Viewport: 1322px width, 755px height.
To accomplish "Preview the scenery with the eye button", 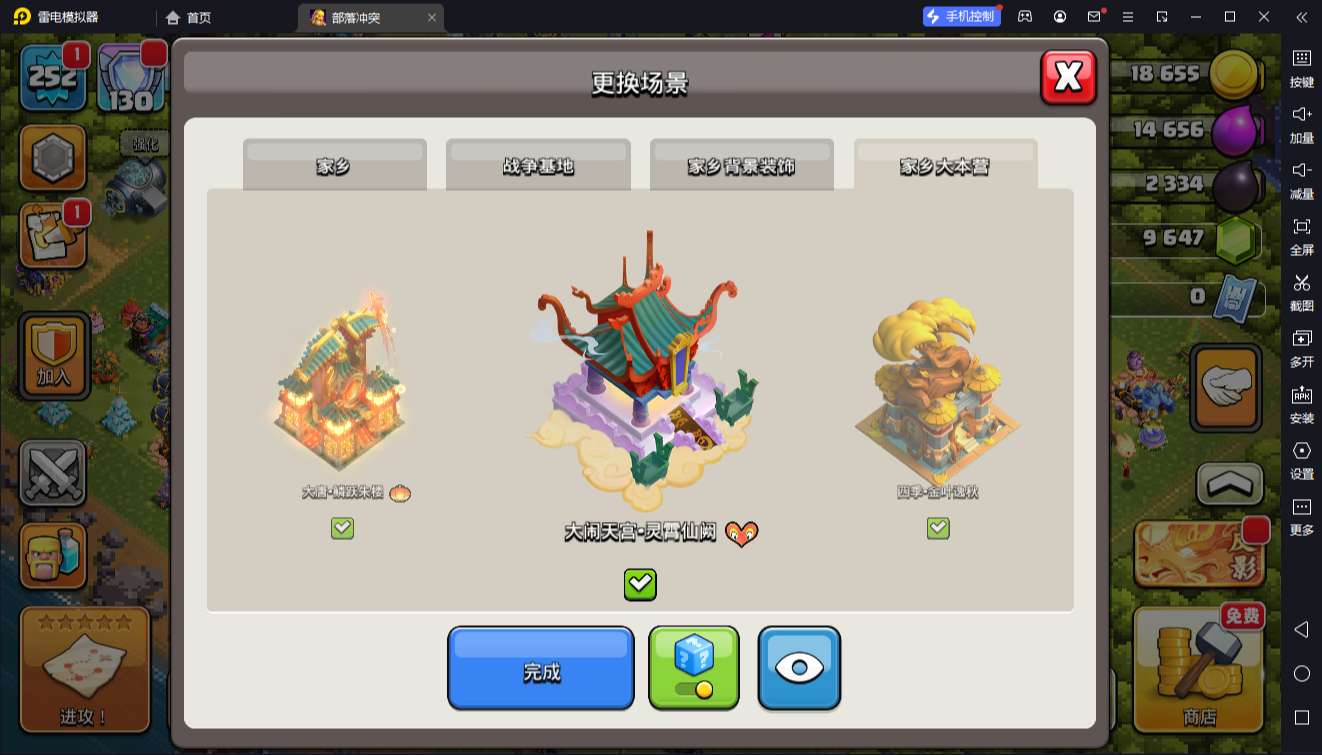I will (x=799, y=668).
